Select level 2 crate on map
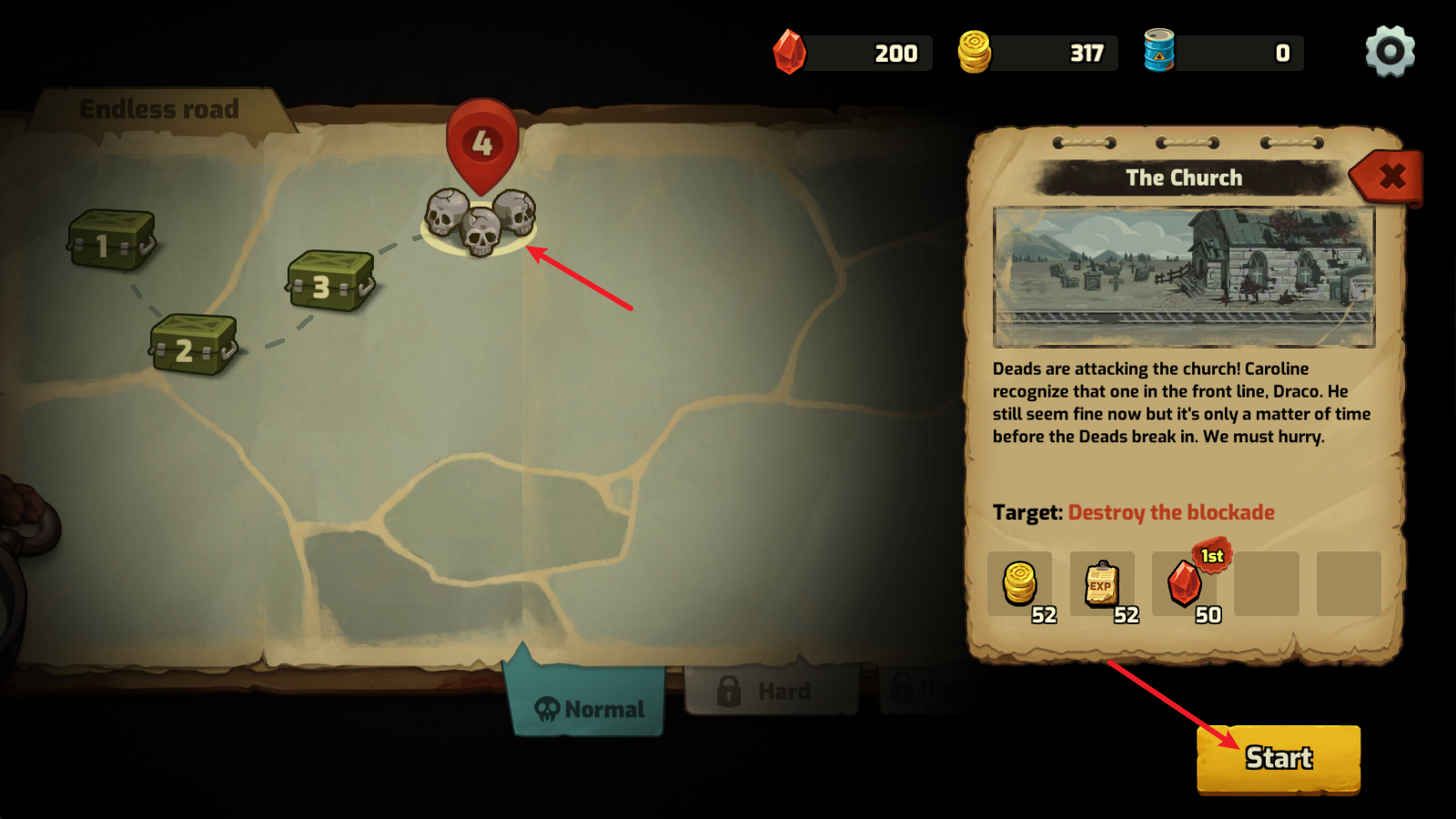Screen dimensions: 1456x819 coord(193,345)
